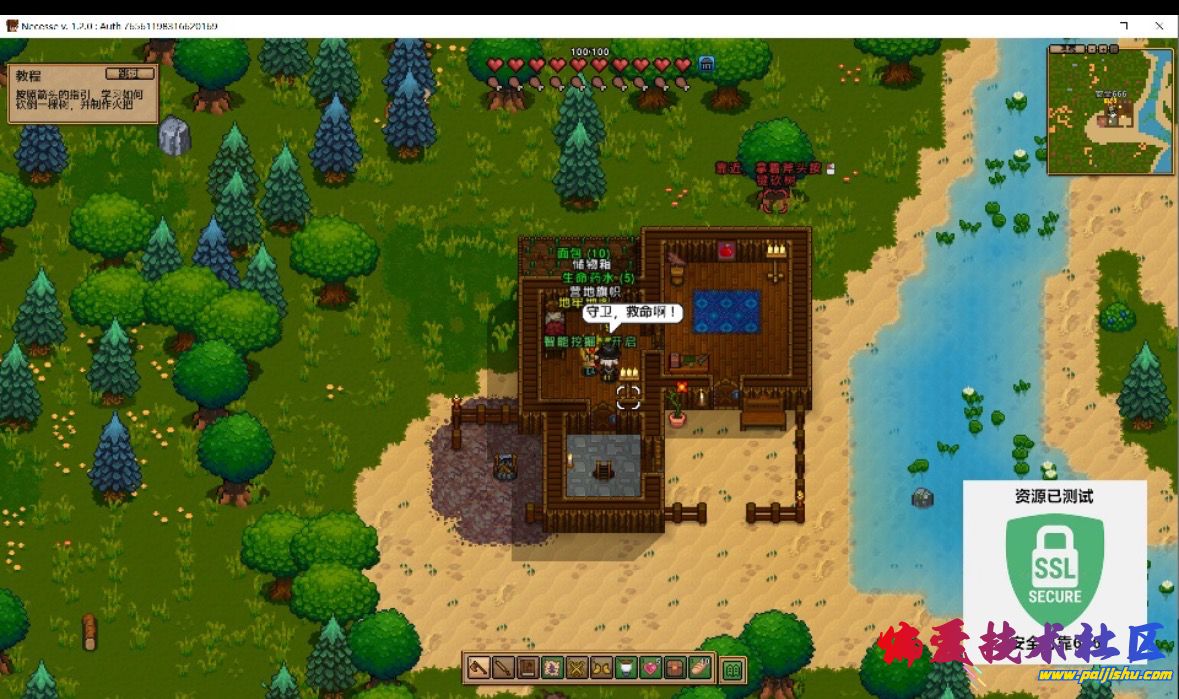1179x699 pixels.
Task: Select the brown book hotbar slot
Action: 527,668
